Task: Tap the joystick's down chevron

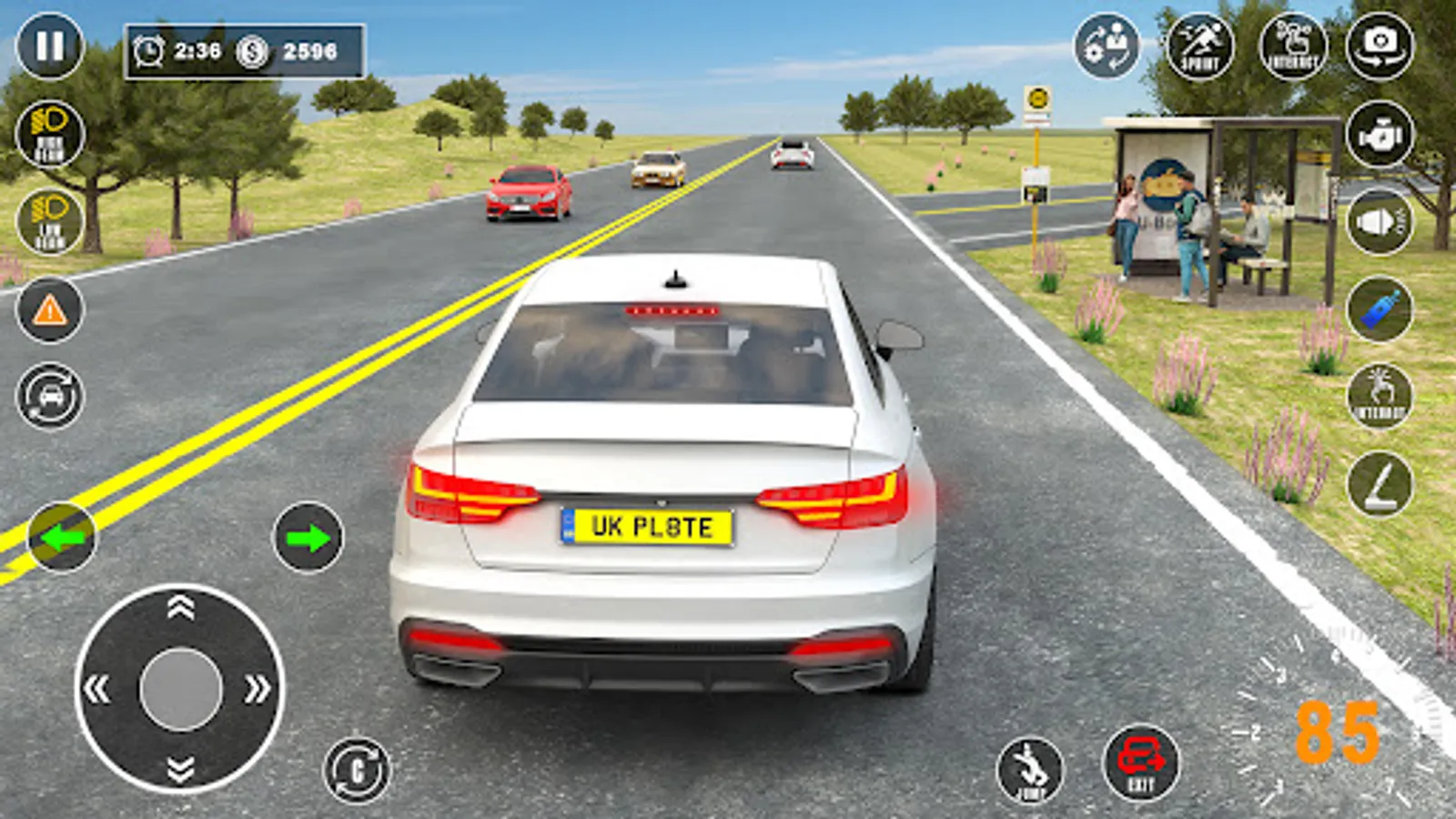Action: (180, 770)
